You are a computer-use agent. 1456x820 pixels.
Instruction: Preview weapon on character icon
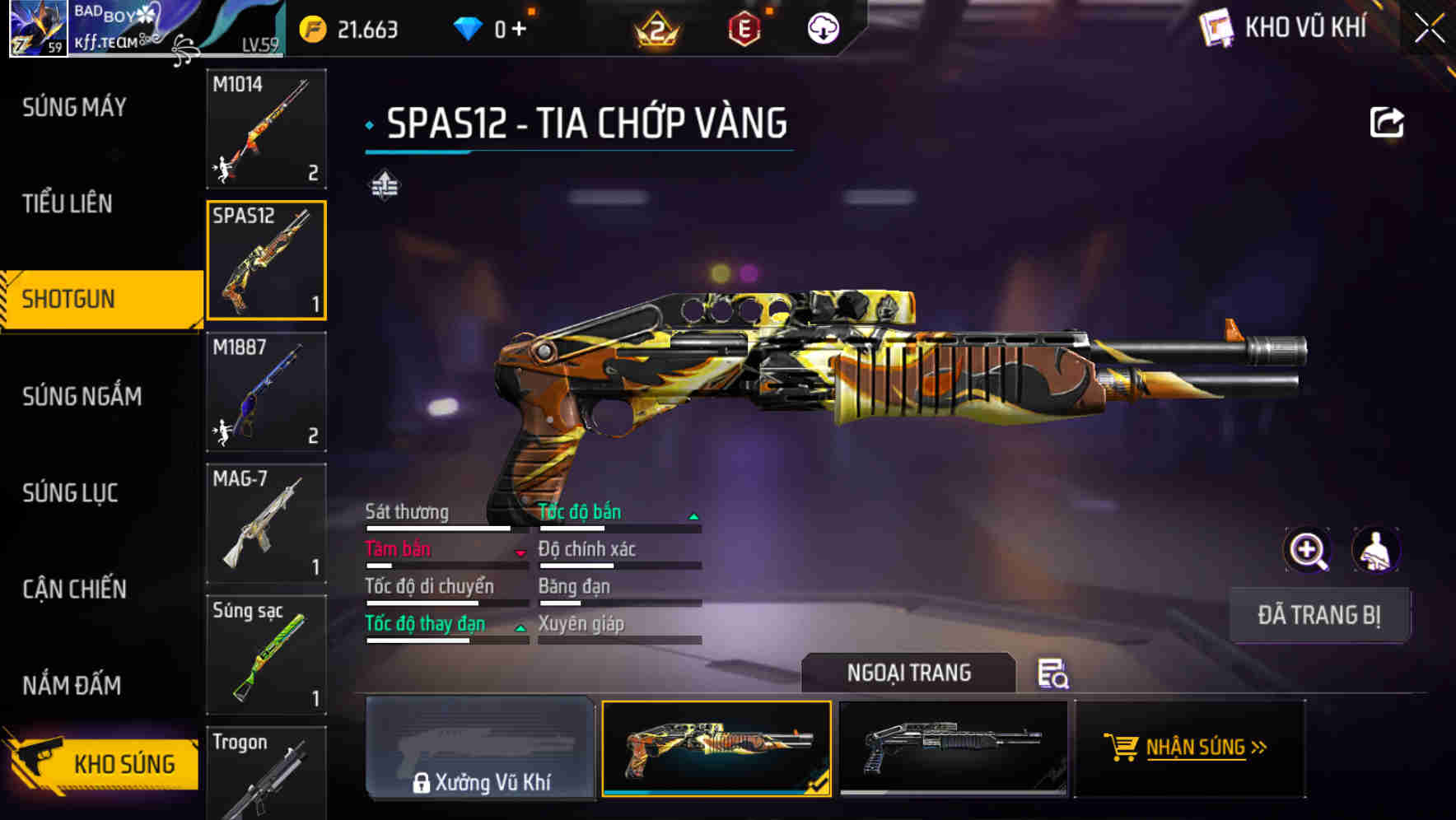point(1375,550)
